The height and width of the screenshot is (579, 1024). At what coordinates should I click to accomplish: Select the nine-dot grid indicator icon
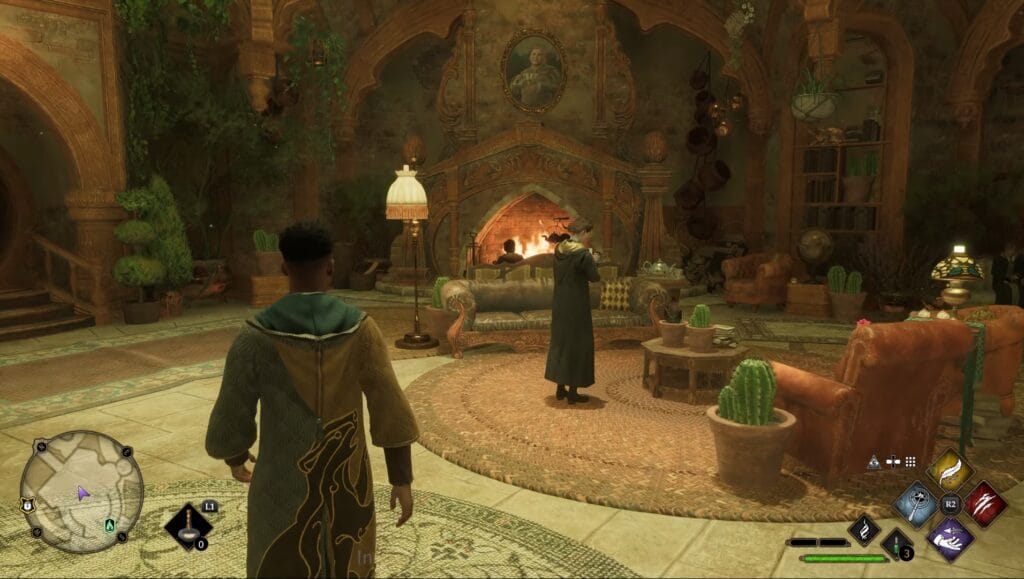(910, 462)
